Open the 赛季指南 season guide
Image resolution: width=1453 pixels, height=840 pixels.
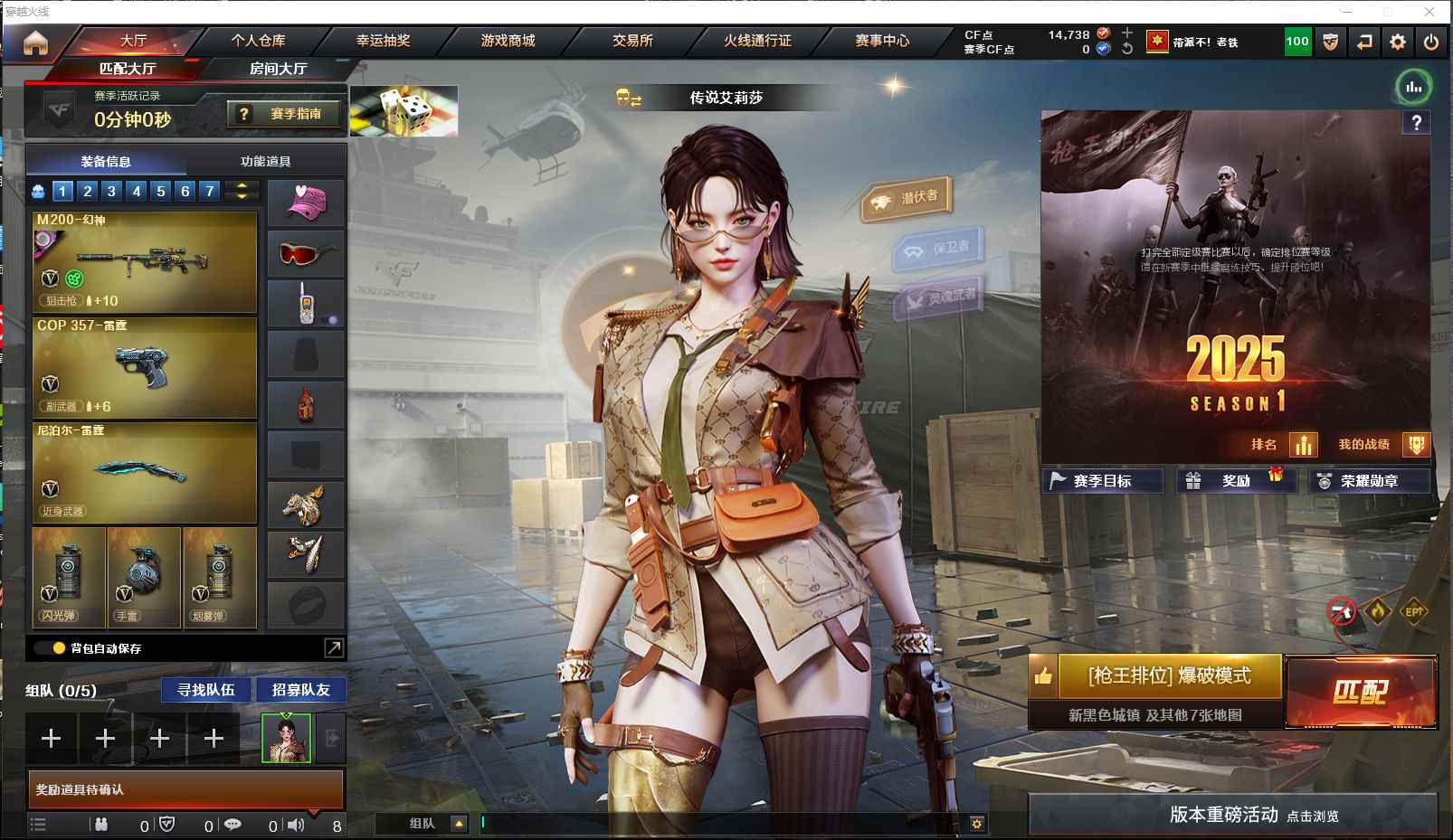pos(284,114)
